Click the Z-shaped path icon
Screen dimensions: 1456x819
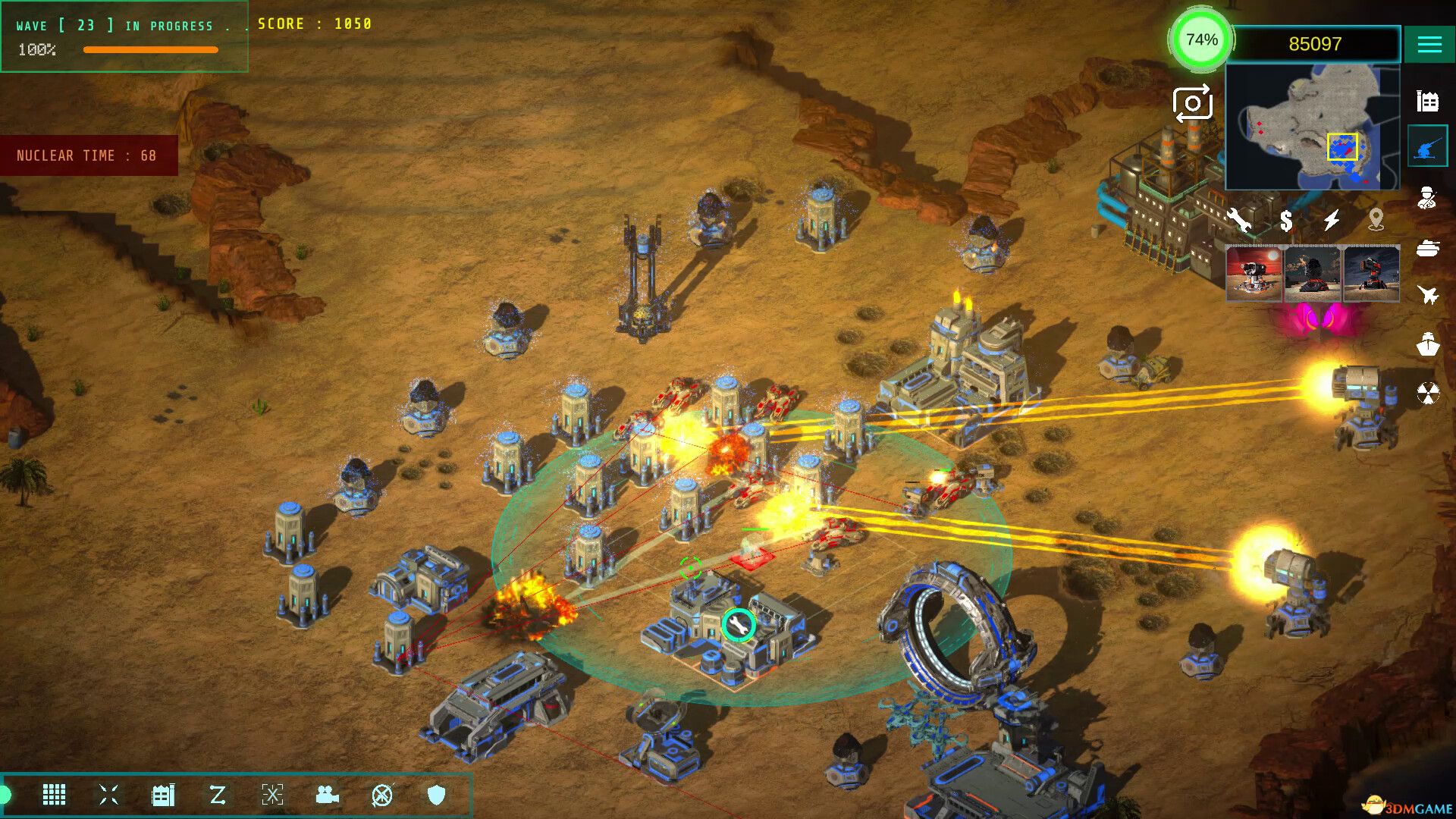(218, 795)
